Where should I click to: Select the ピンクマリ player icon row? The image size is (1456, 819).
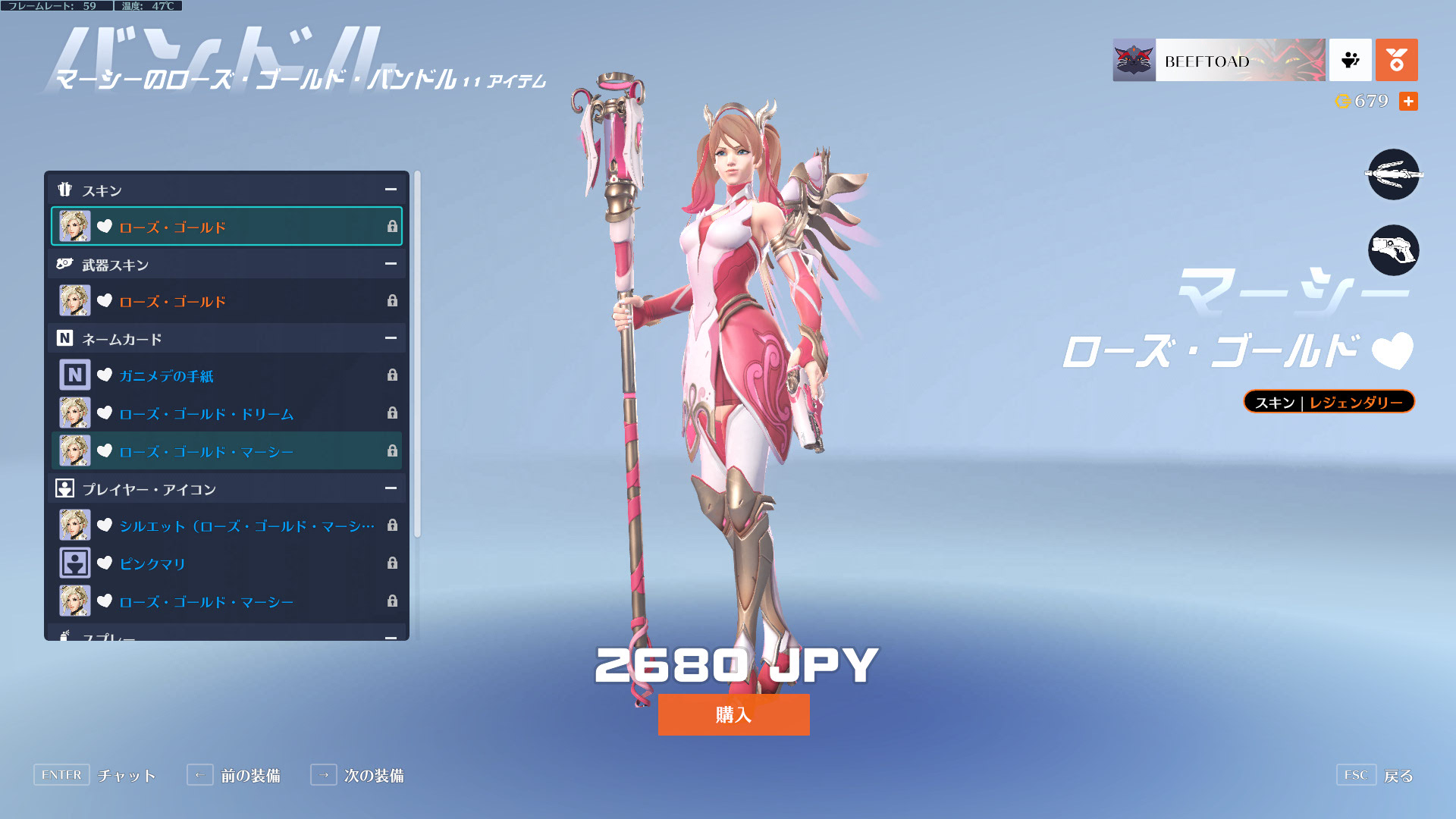226,563
